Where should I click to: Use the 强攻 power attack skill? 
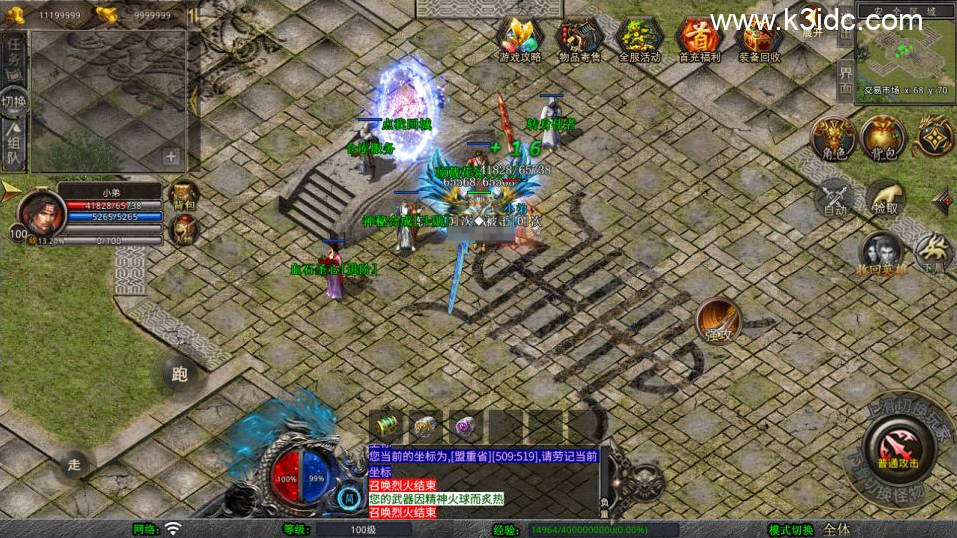pyautogui.click(x=718, y=320)
